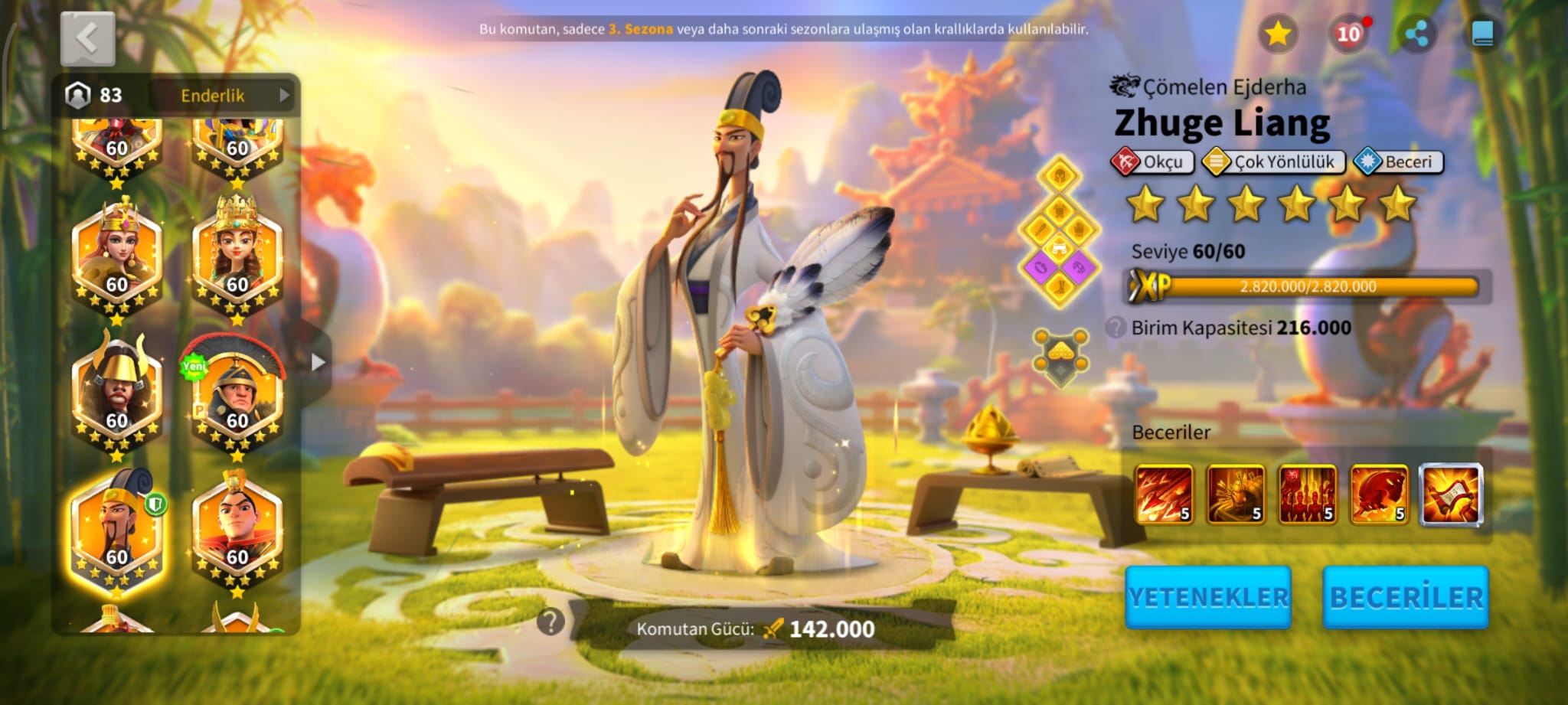Screen dimensions: 1568x705
Task: Click the gold star favorite button
Action: tap(1277, 34)
